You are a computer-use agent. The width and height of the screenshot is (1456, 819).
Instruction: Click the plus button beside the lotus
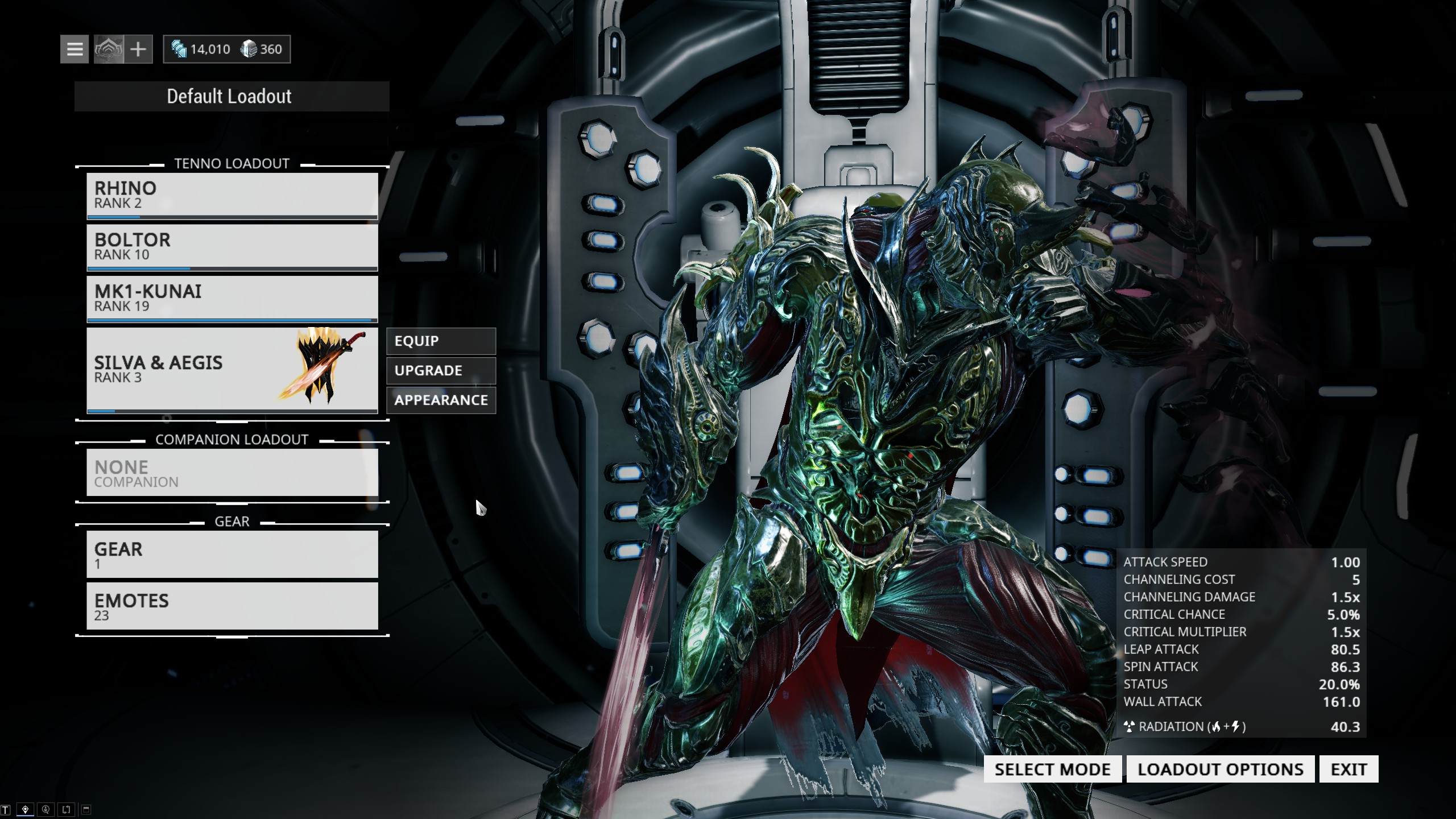coord(138,49)
